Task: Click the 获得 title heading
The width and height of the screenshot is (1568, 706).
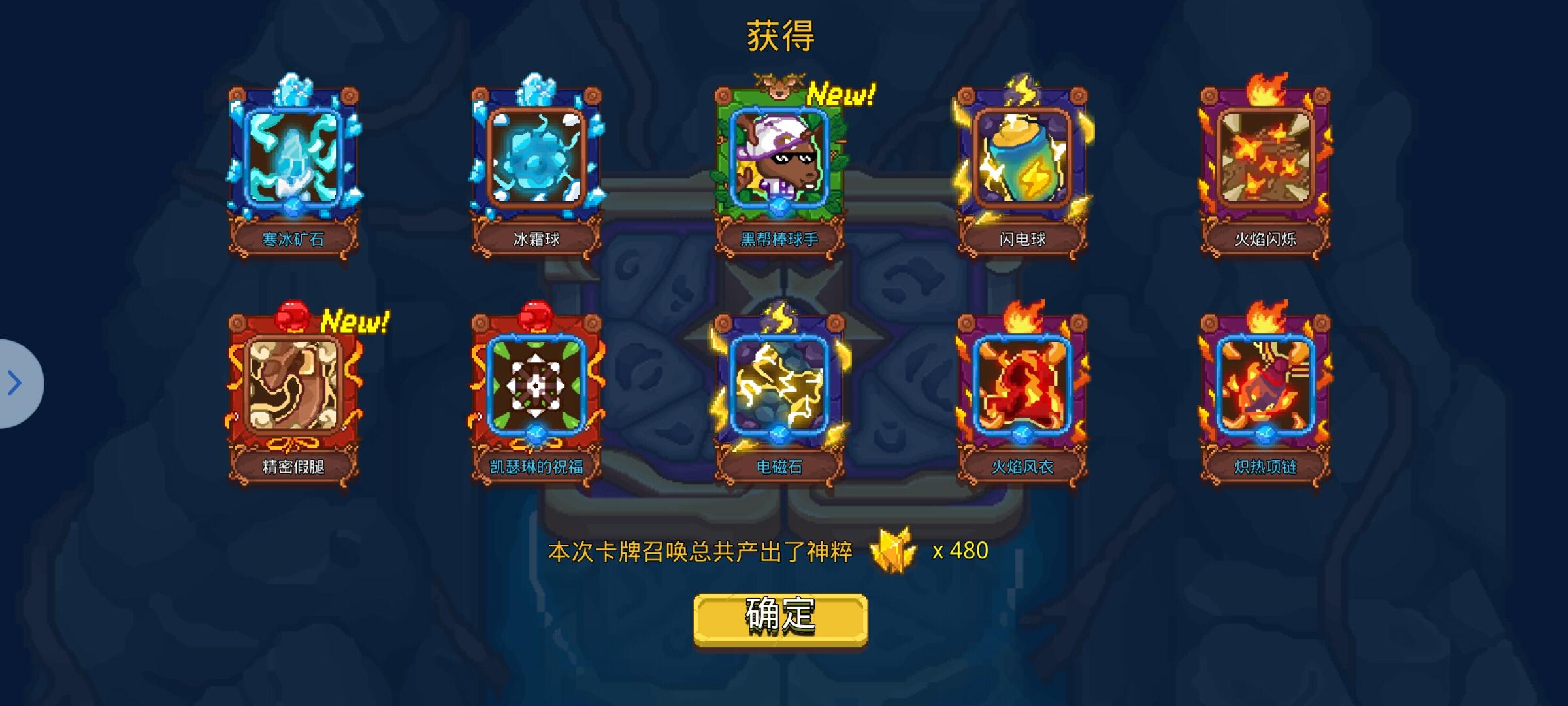Action: 780,37
